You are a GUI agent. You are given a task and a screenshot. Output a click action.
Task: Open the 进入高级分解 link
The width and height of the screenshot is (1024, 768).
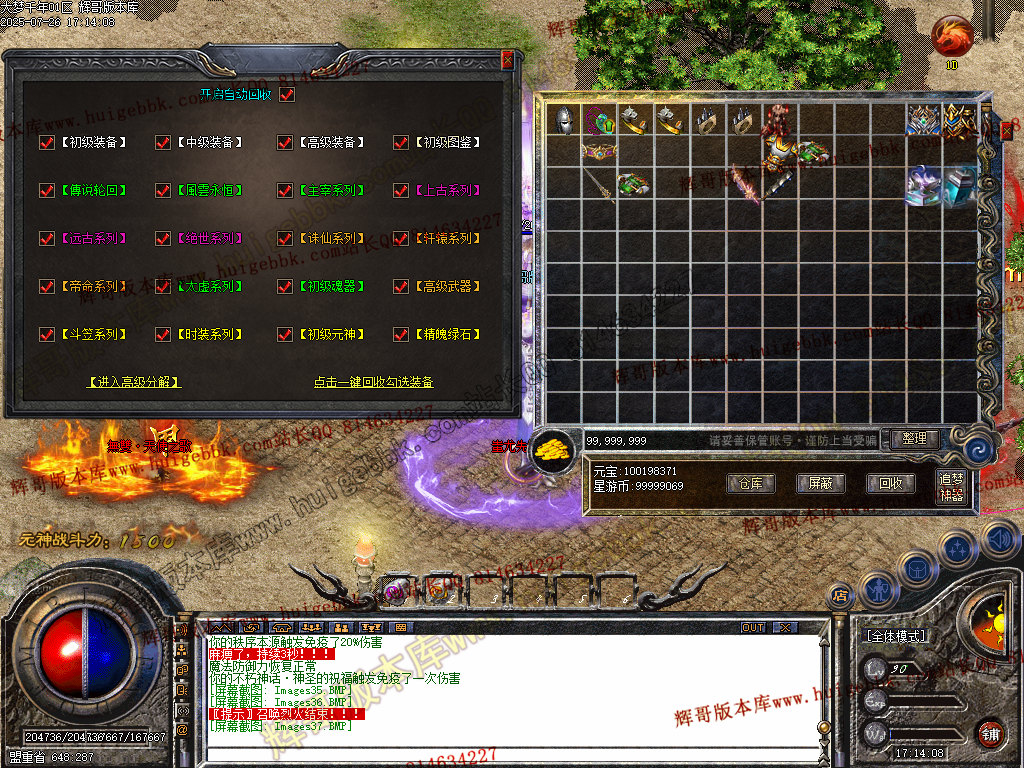point(134,382)
